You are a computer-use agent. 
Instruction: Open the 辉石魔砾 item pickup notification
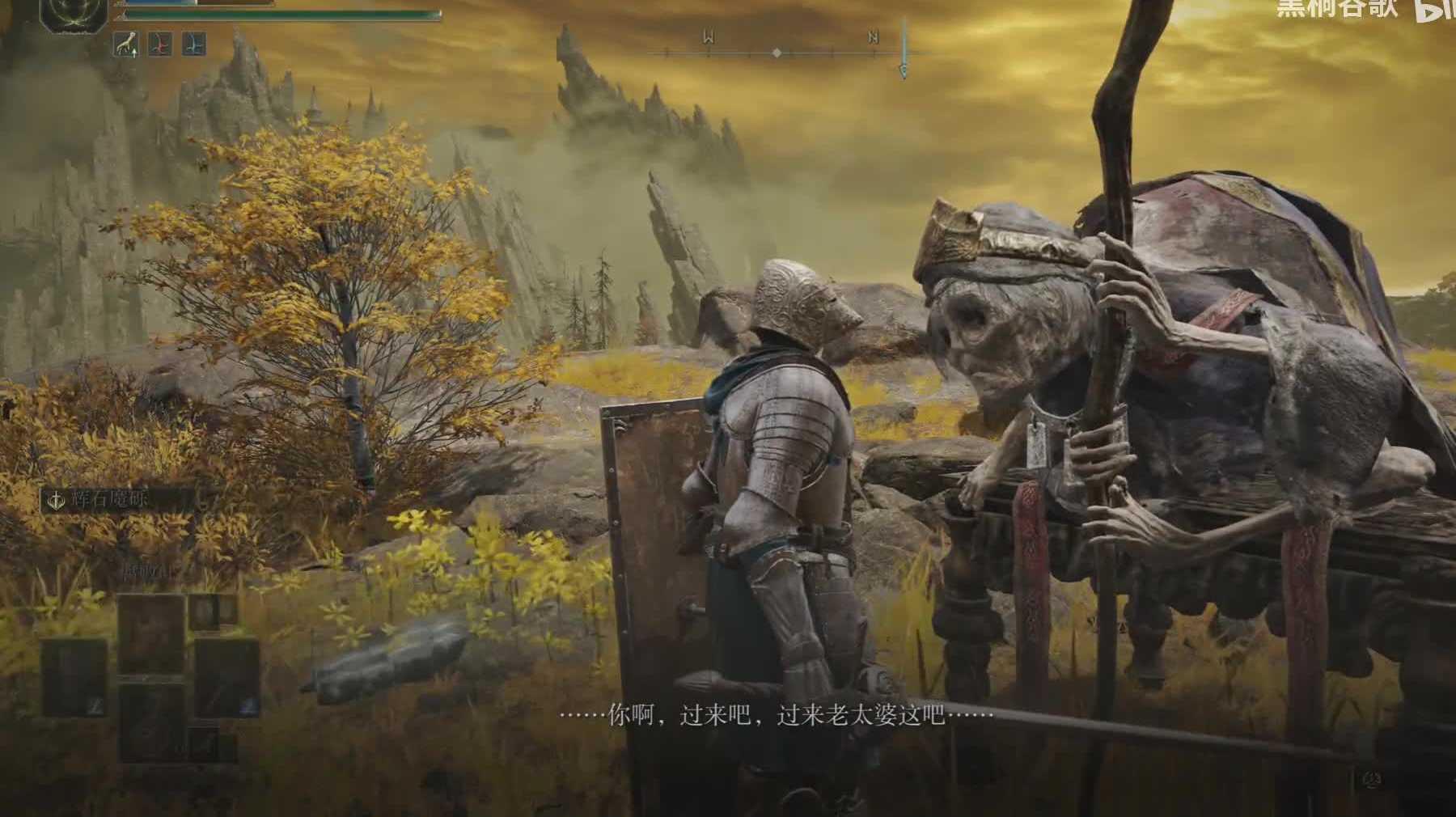tap(117, 499)
